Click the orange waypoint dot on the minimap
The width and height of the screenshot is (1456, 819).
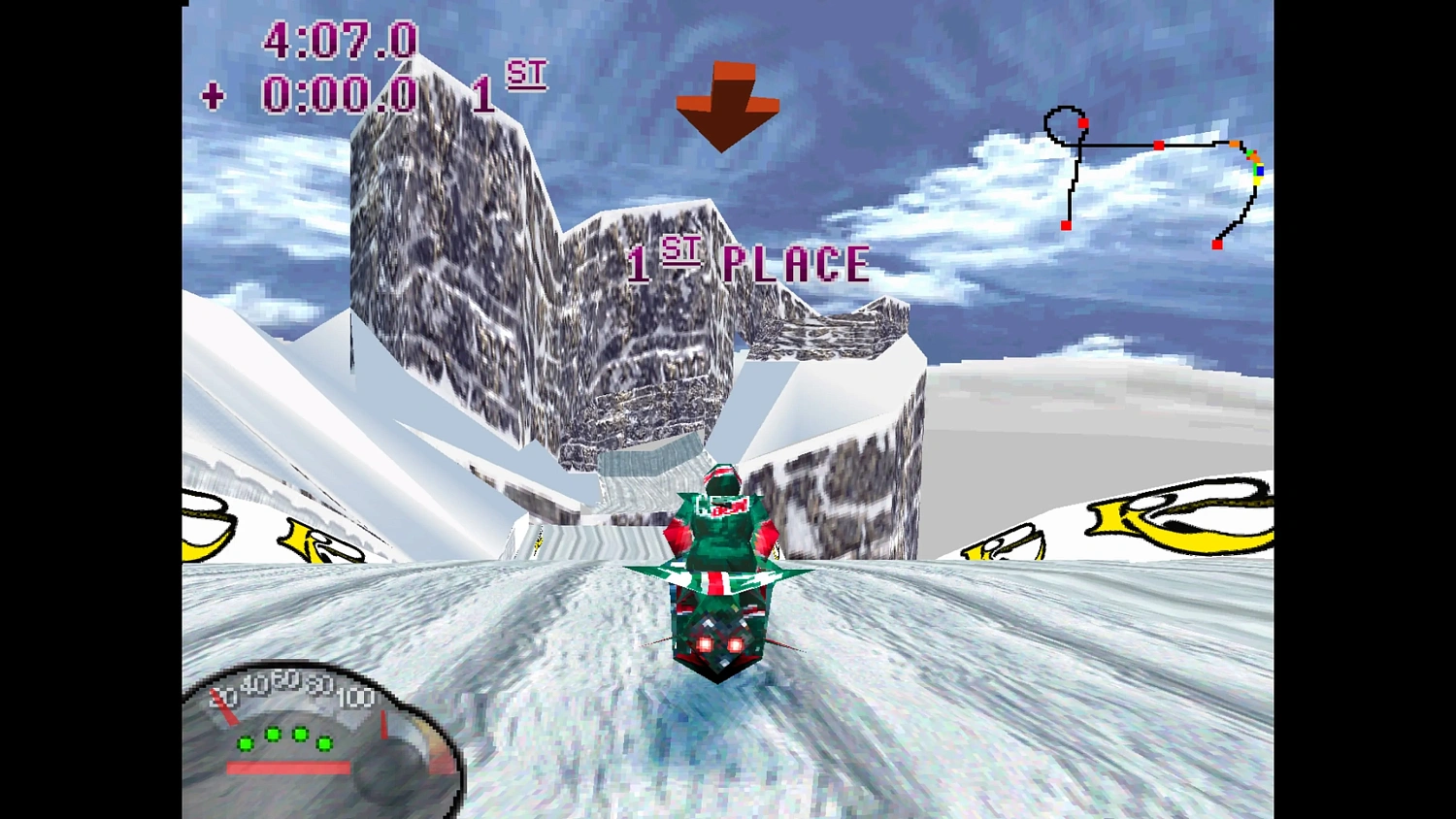(1234, 143)
